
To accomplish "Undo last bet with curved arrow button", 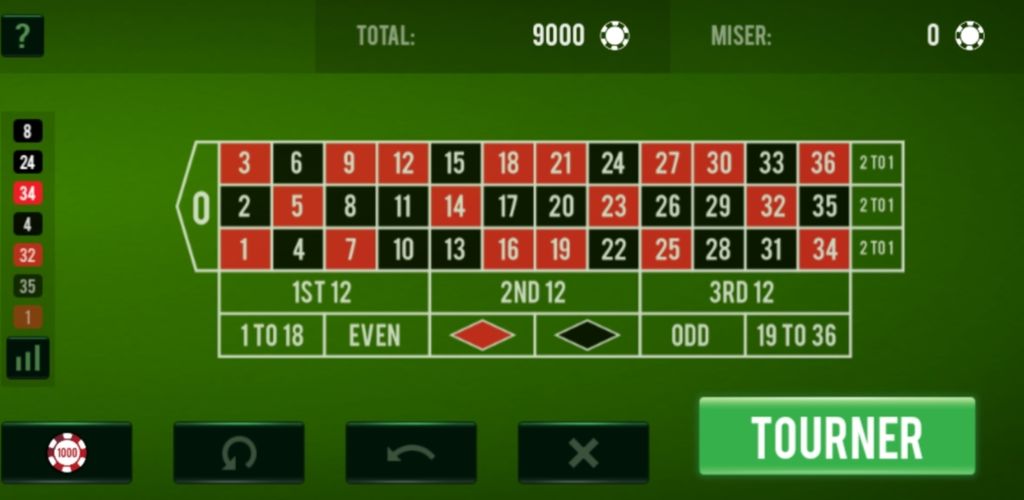I will click(x=411, y=453).
